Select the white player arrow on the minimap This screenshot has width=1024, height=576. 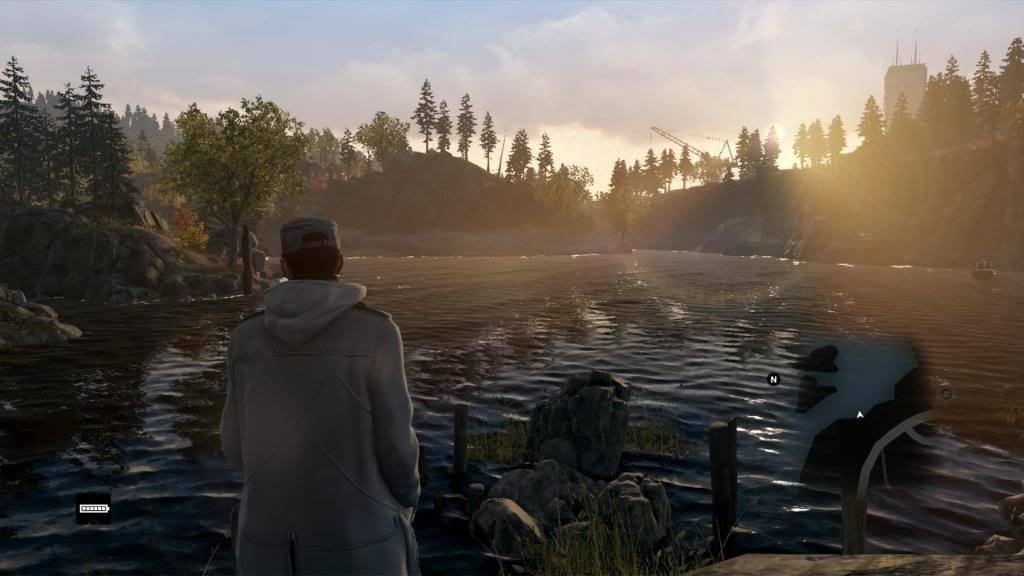tap(859, 414)
